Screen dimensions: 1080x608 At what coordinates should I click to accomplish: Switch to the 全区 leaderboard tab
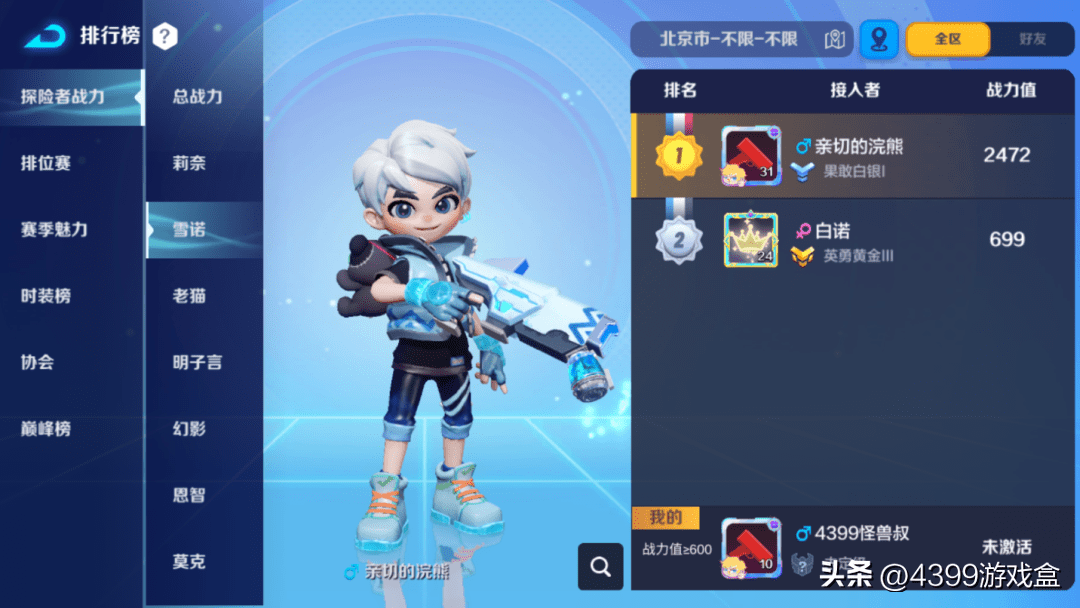tap(947, 39)
